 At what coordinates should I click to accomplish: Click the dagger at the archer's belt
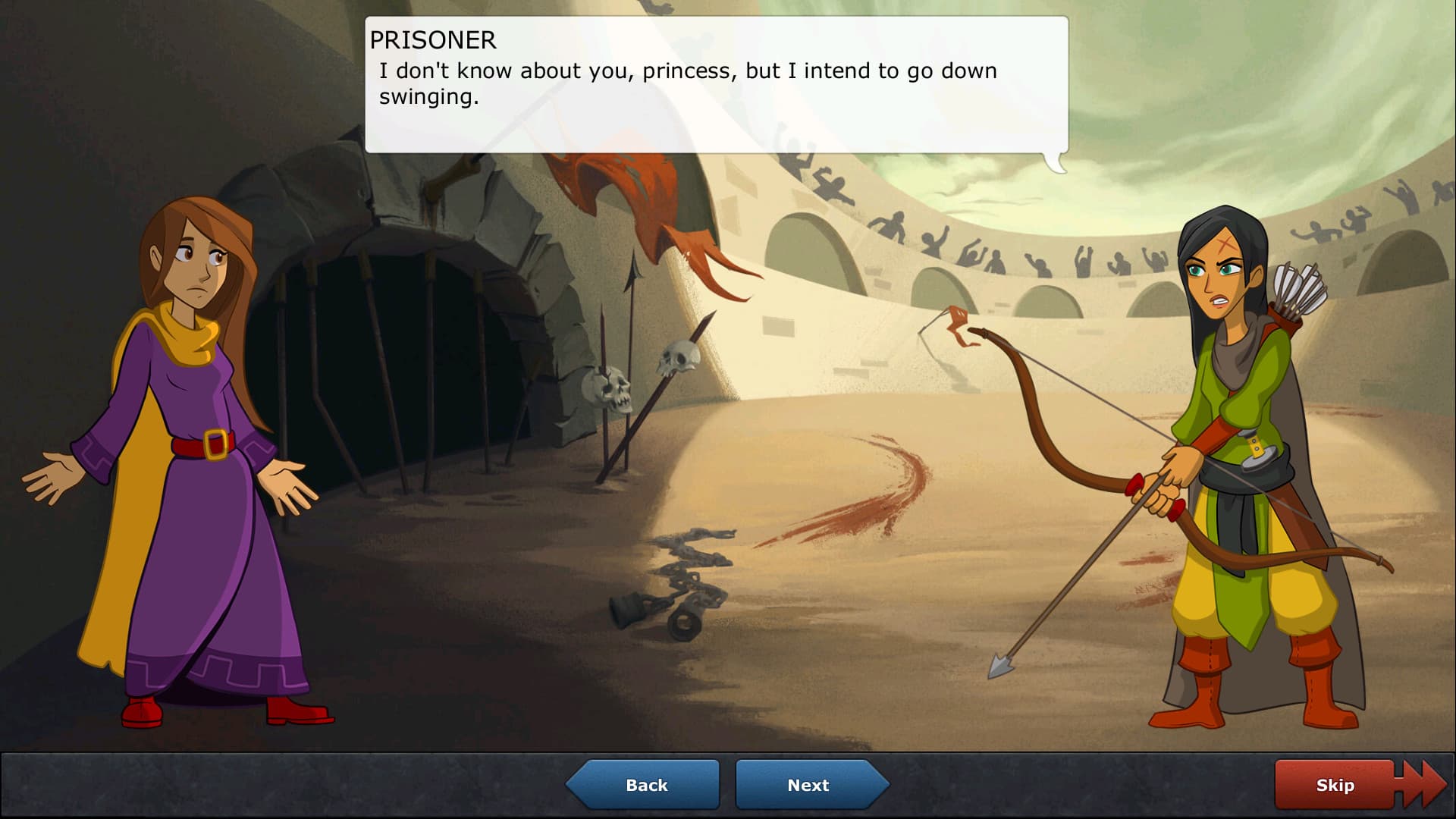pyautogui.click(x=1256, y=446)
